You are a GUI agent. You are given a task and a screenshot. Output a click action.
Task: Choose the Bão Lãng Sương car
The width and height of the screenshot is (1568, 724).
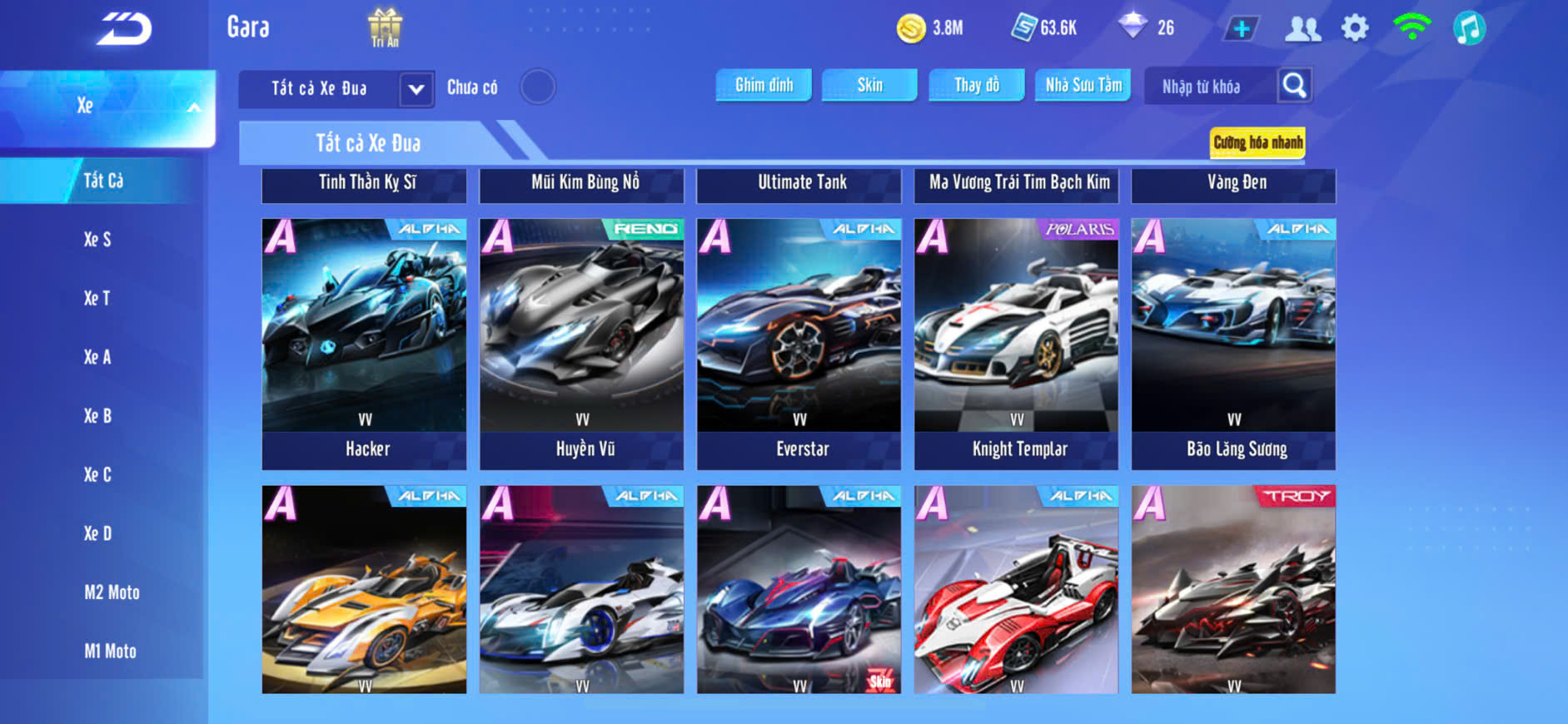(x=1233, y=343)
